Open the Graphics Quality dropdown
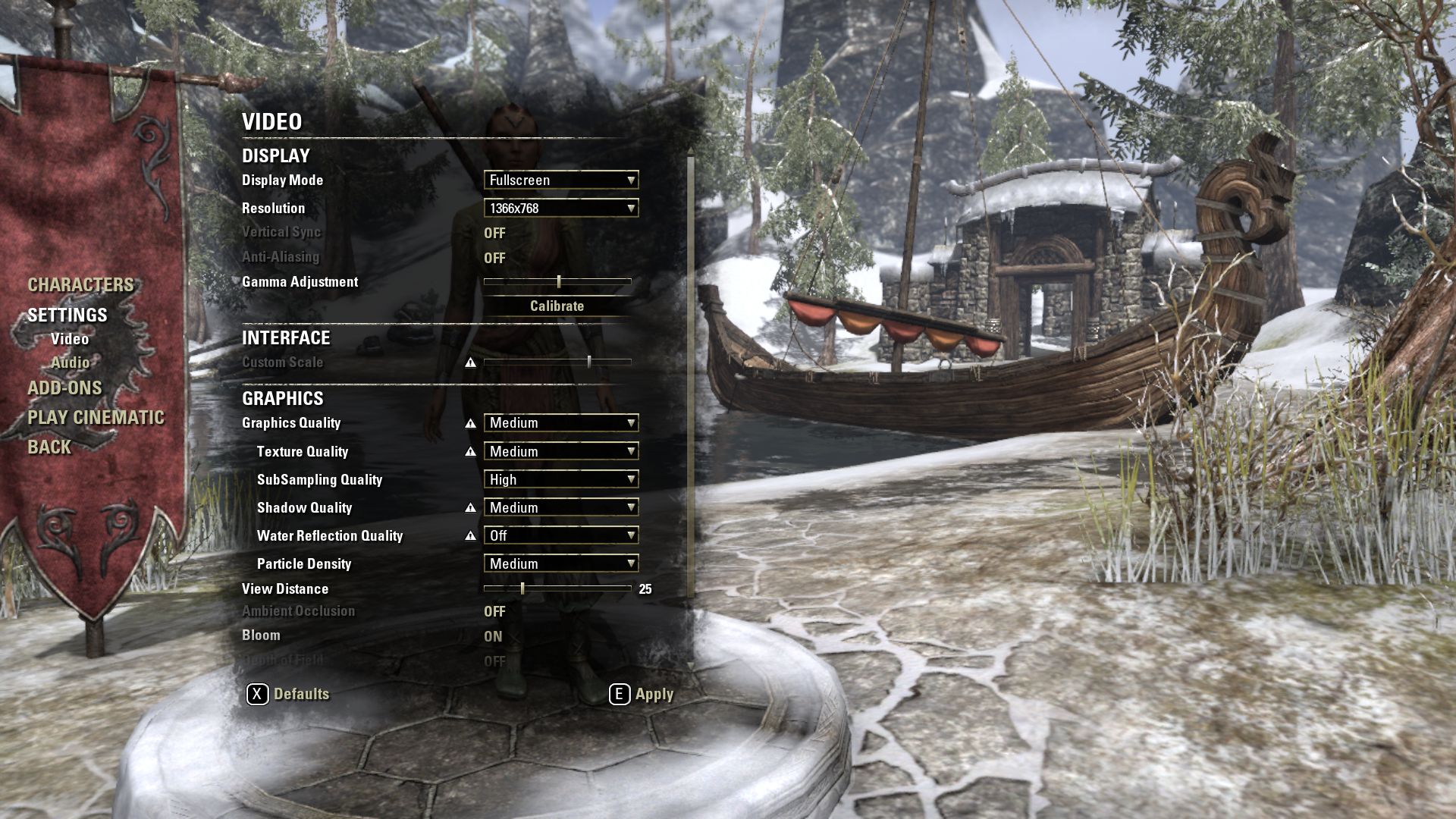This screenshot has width=1456, height=819. [x=561, y=422]
